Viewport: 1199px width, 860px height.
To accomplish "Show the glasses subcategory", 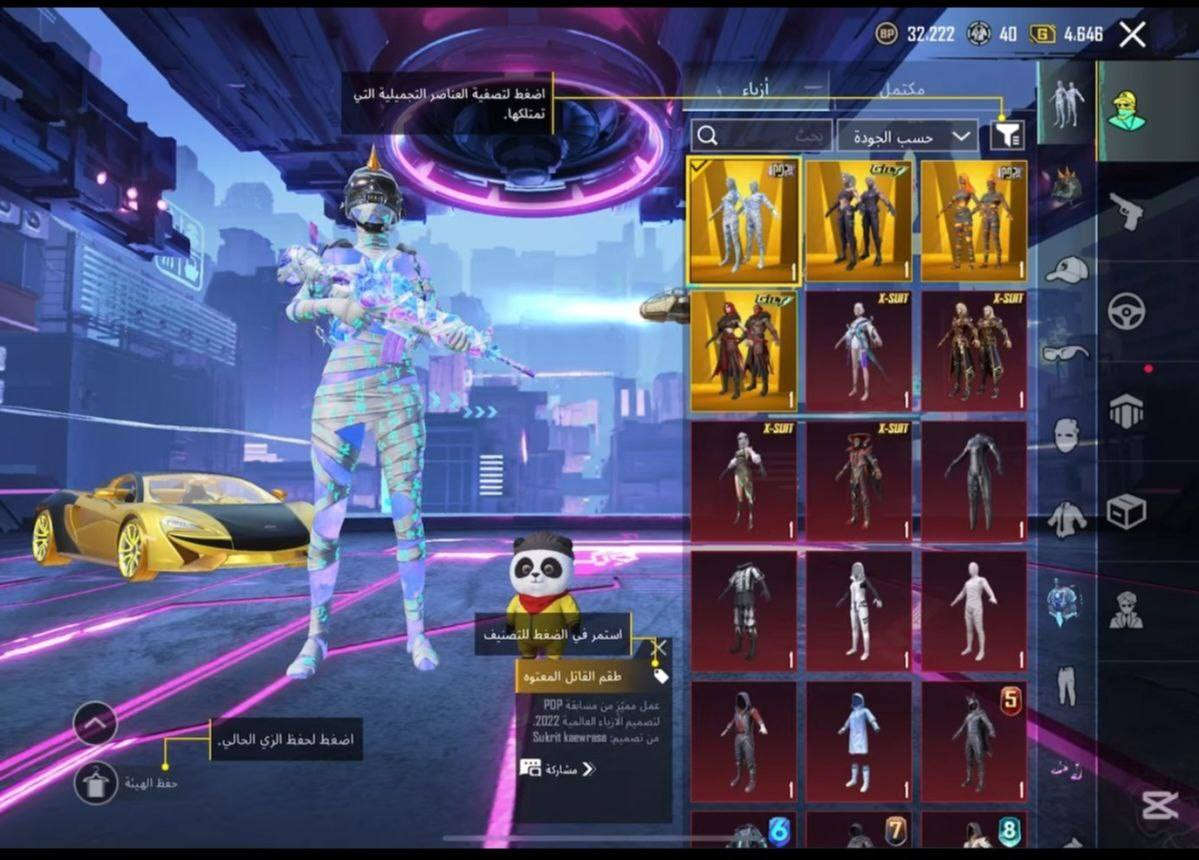I will pyautogui.click(x=1067, y=352).
